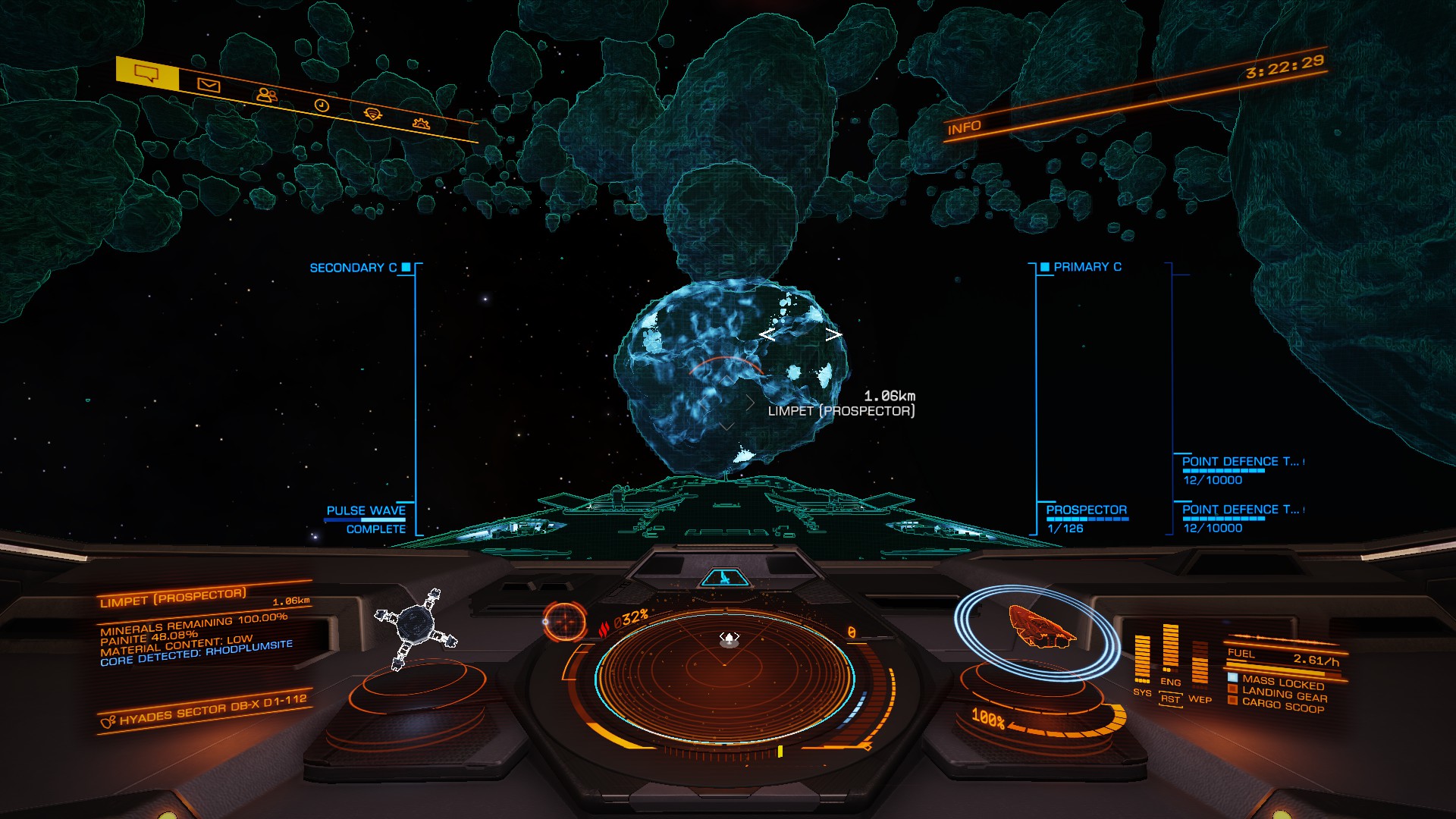Open the chat speech-bubble comms tab
The height and width of the screenshot is (819, 1456).
[146, 74]
